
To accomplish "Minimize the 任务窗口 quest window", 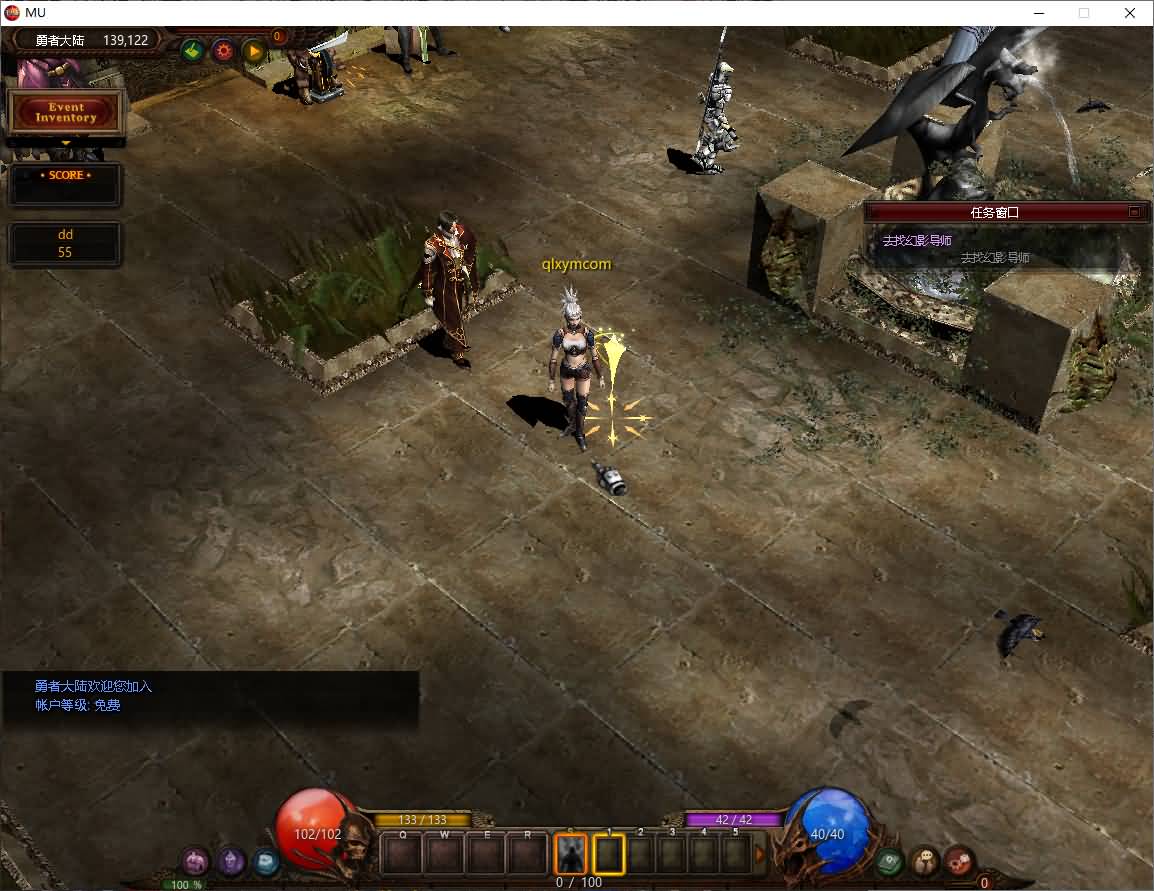I will click(x=1134, y=212).
